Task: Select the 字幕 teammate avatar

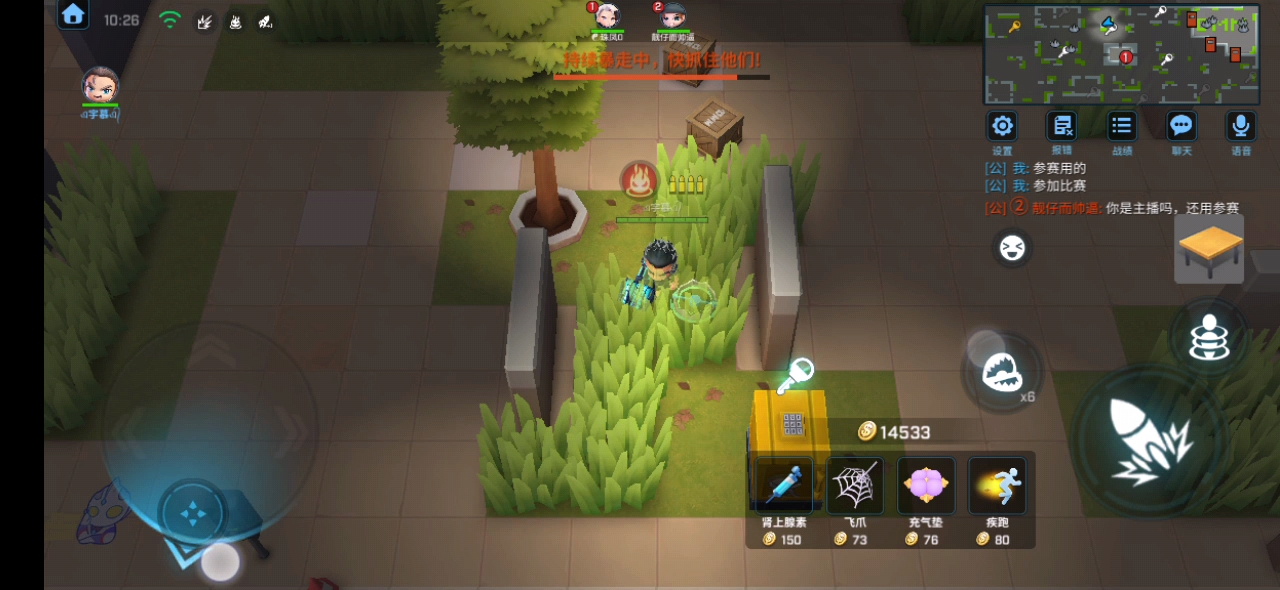Action: 100,87
